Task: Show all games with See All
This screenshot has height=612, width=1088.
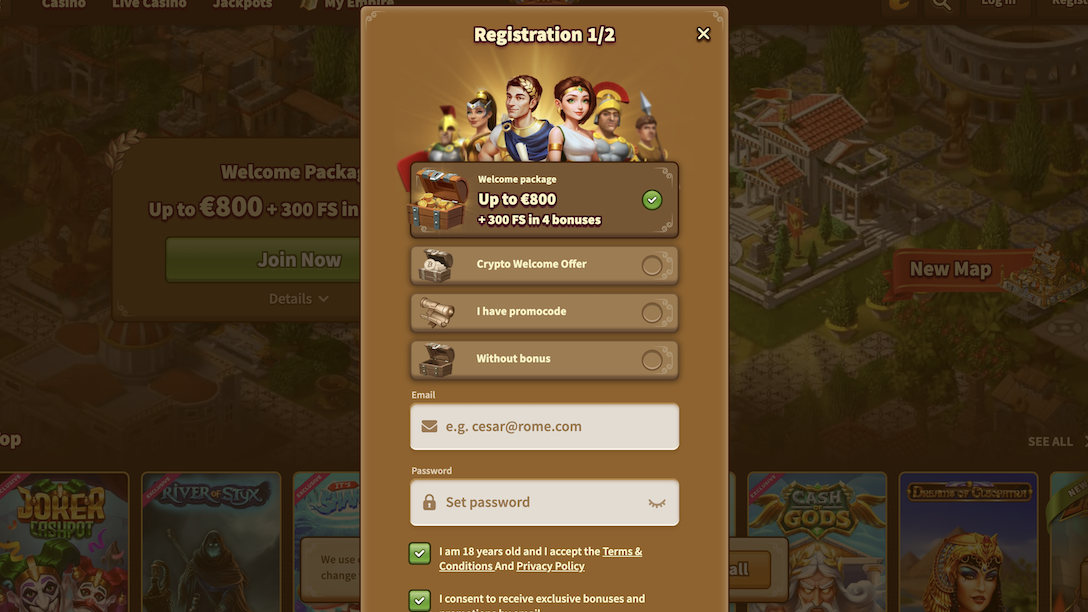Action: (x=1051, y=441)
